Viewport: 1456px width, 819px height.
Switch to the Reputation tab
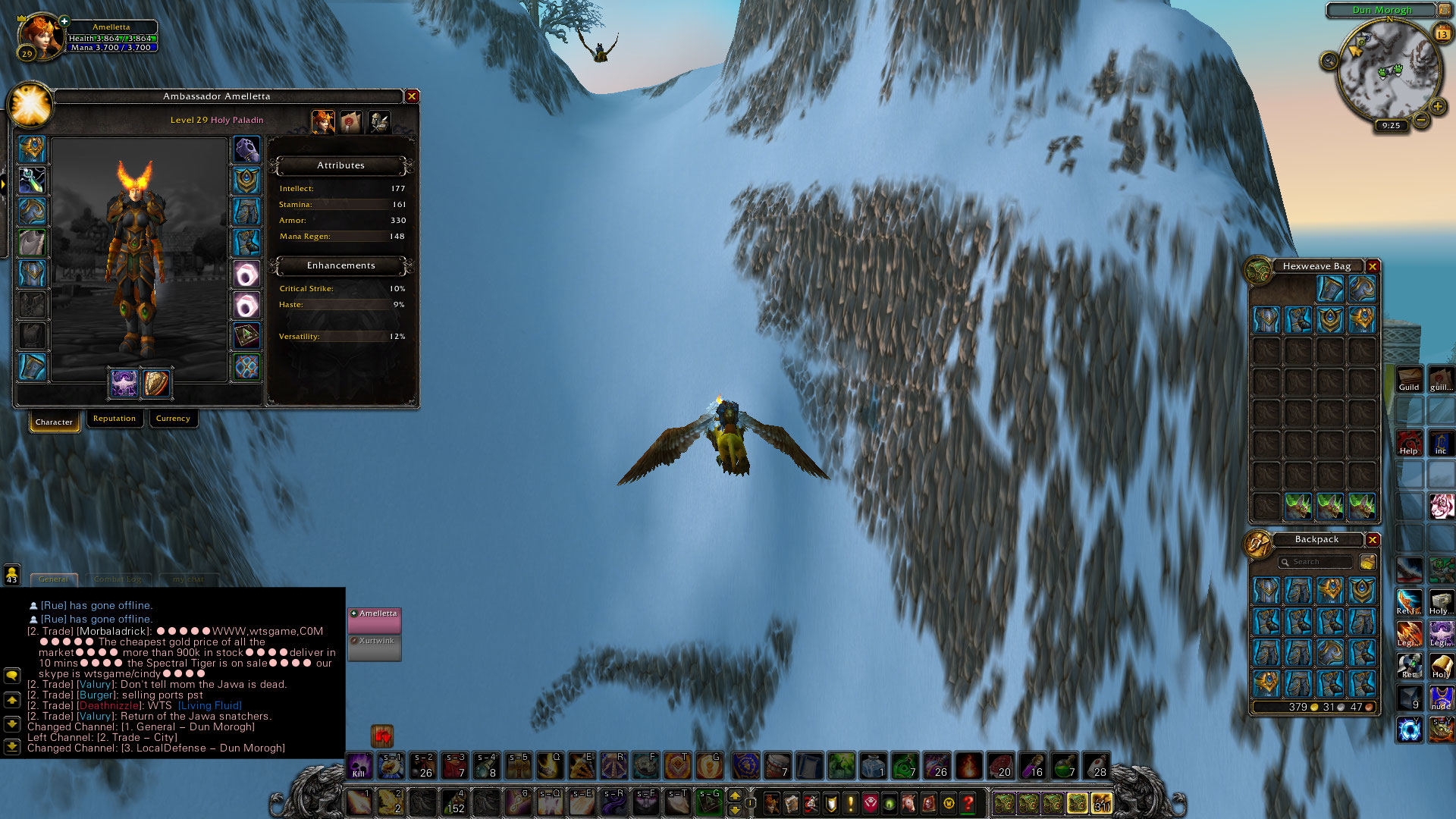coord(115,419)
